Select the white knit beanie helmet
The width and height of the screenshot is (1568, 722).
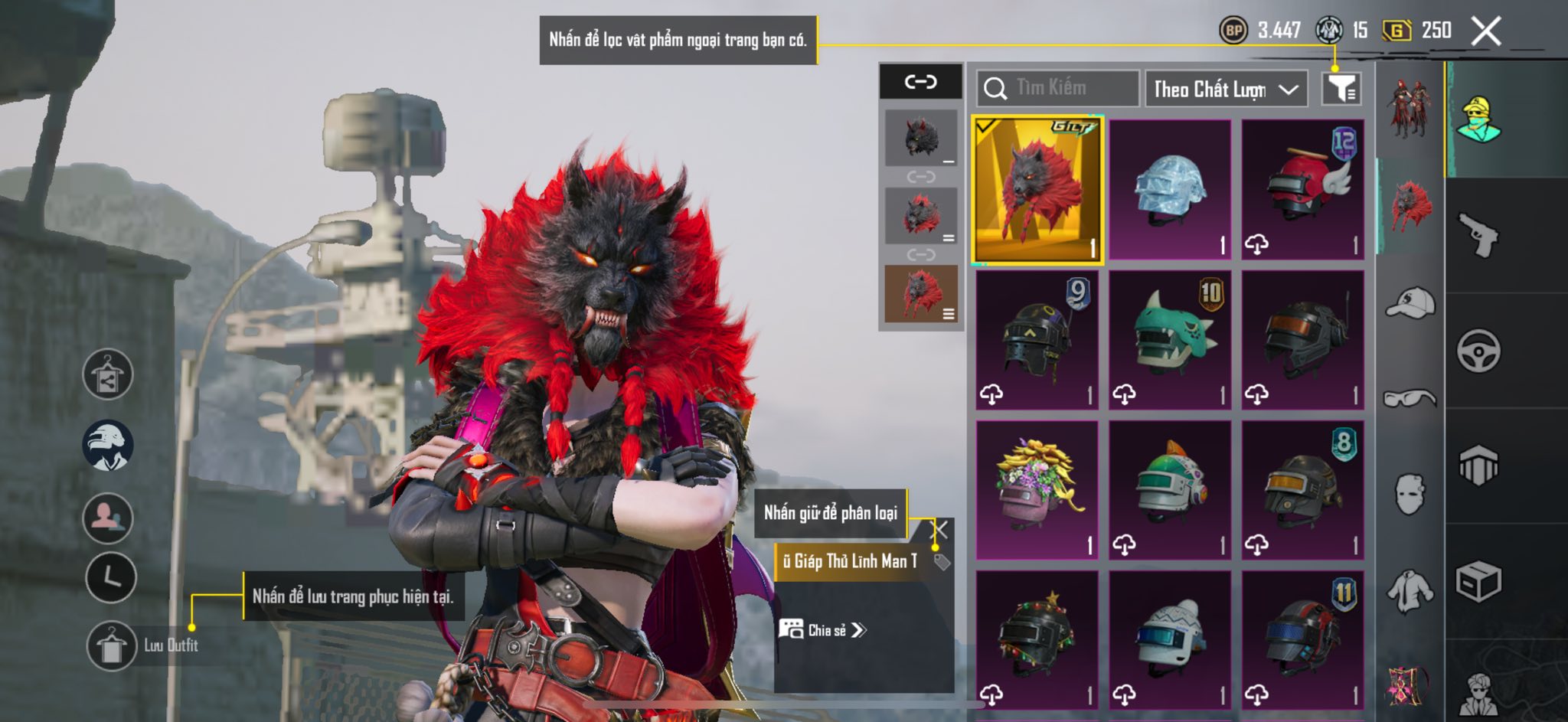click(1170, 640)
